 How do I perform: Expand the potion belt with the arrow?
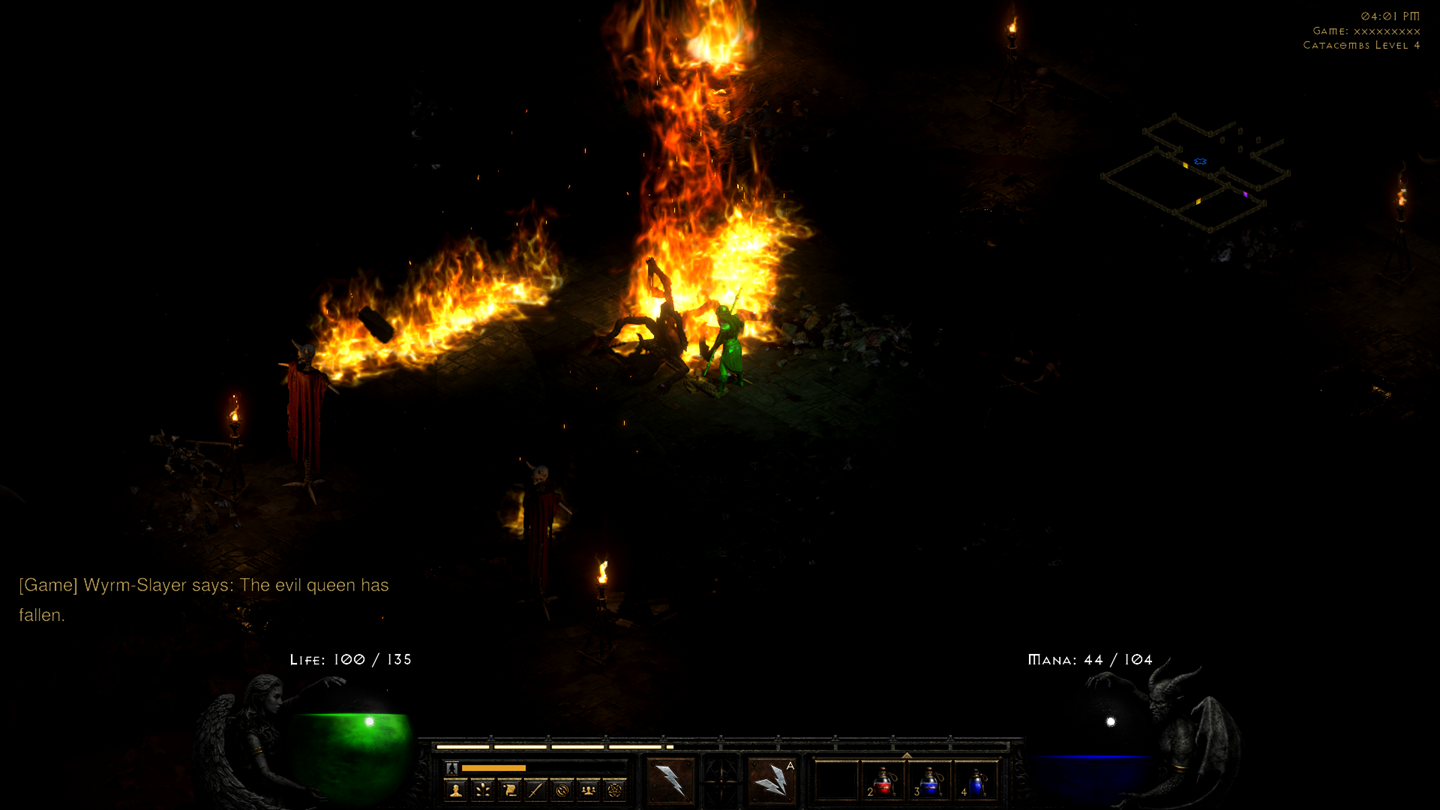point(907,754)
